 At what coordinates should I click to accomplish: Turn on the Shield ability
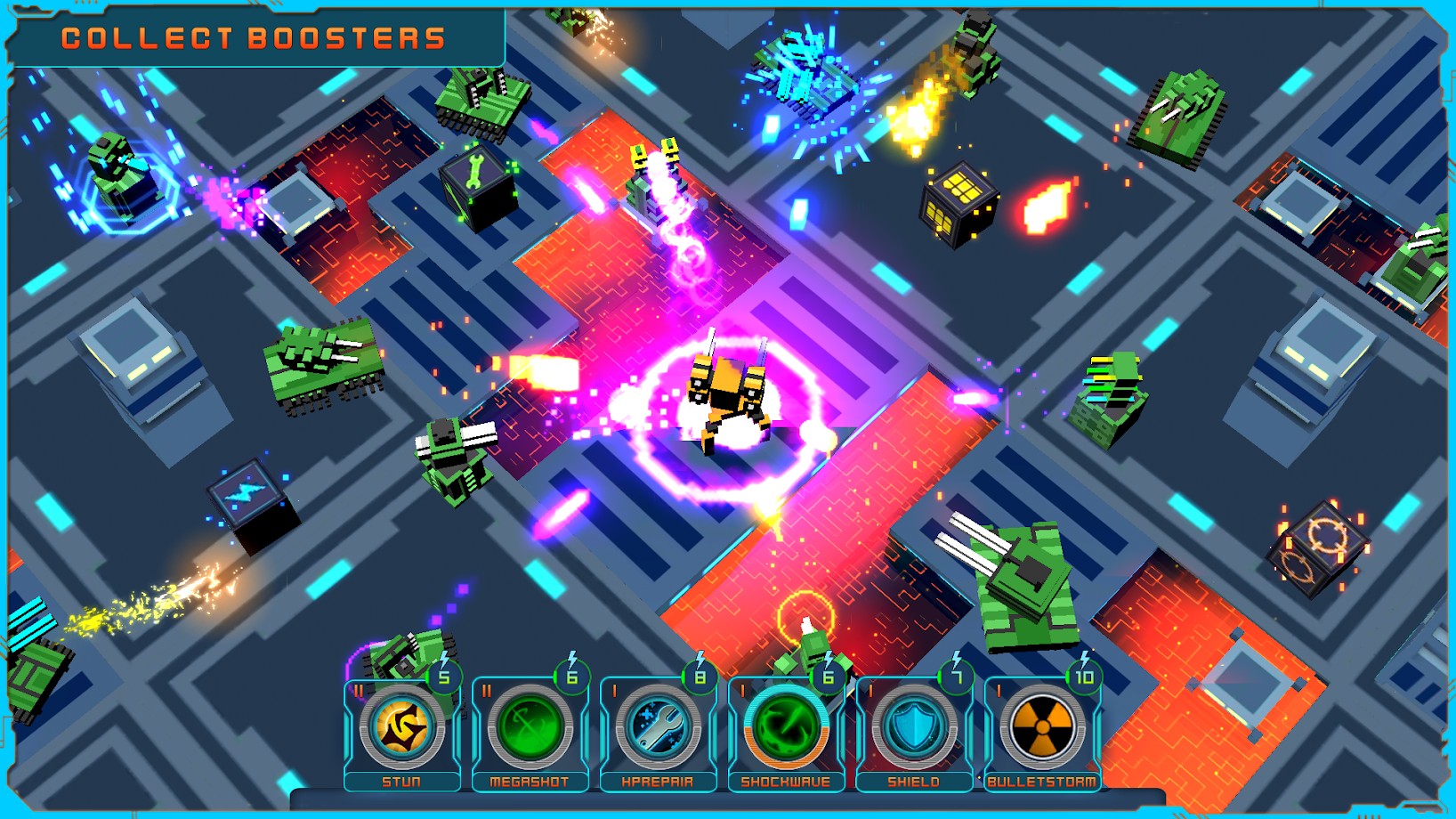tap(914, 728)
